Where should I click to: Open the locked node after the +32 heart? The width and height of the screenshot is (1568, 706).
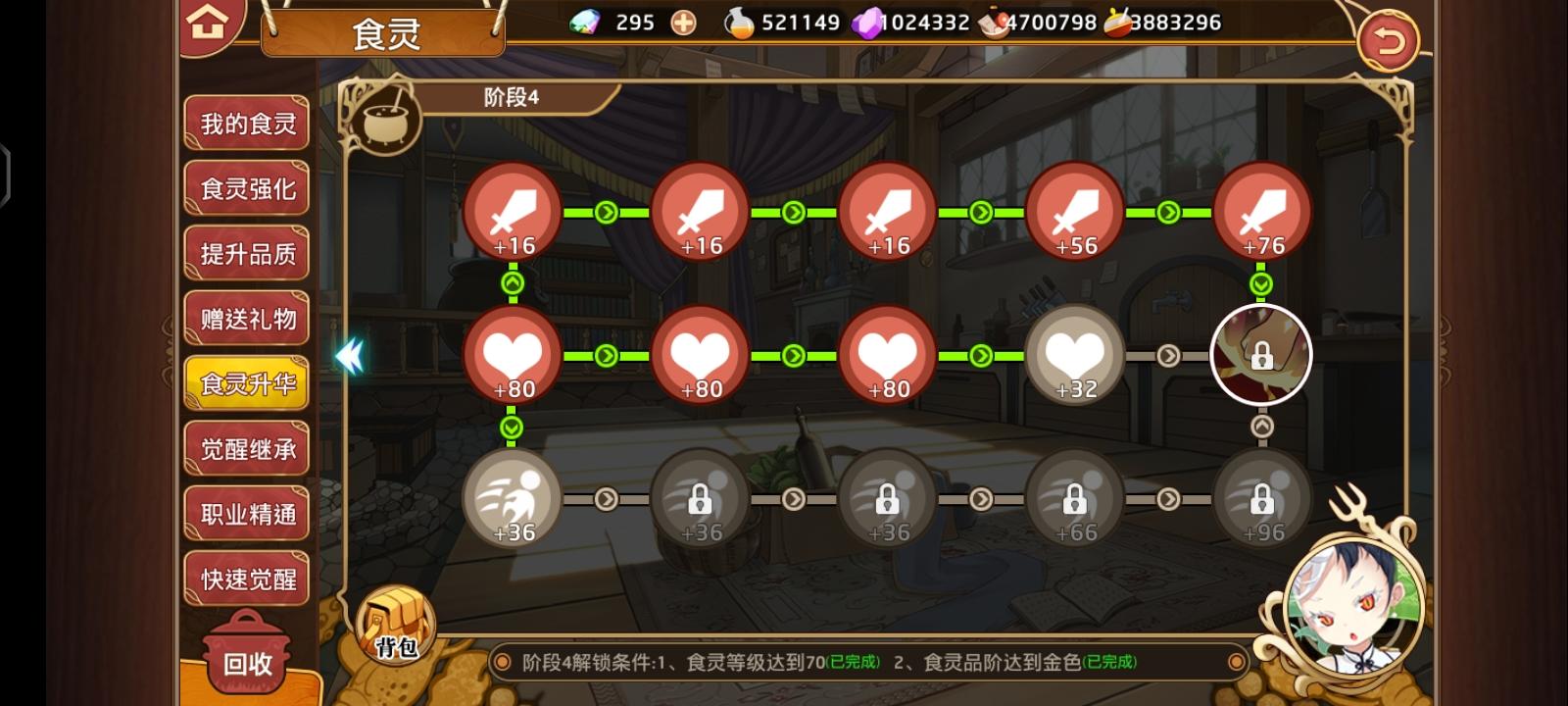coord(1261,355)
